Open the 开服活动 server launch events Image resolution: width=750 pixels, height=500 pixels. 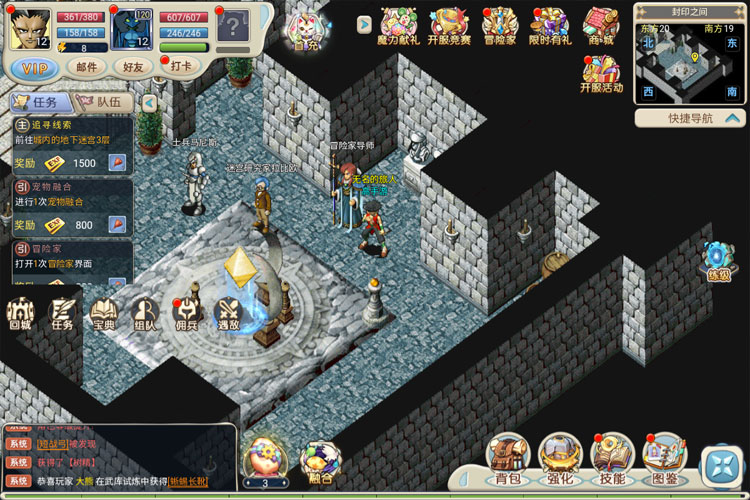600,75
